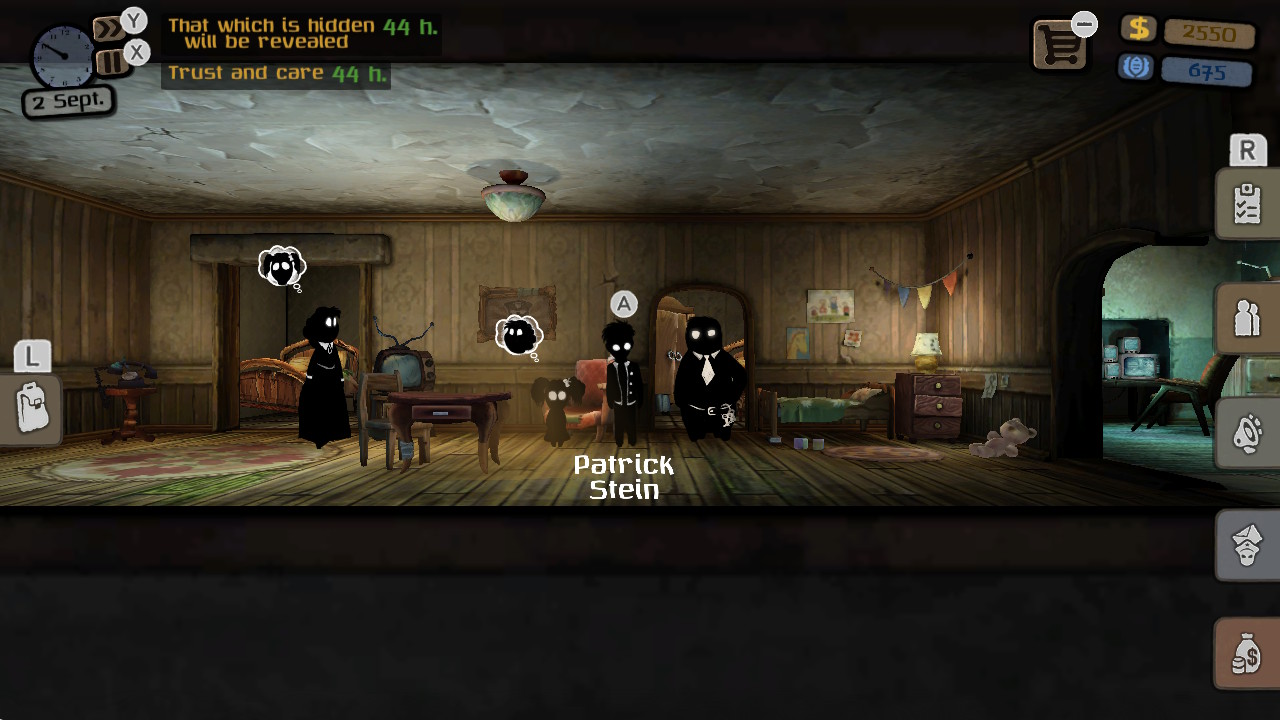
Task: Open the money bag icon
Action: [x=1246, y=654]
